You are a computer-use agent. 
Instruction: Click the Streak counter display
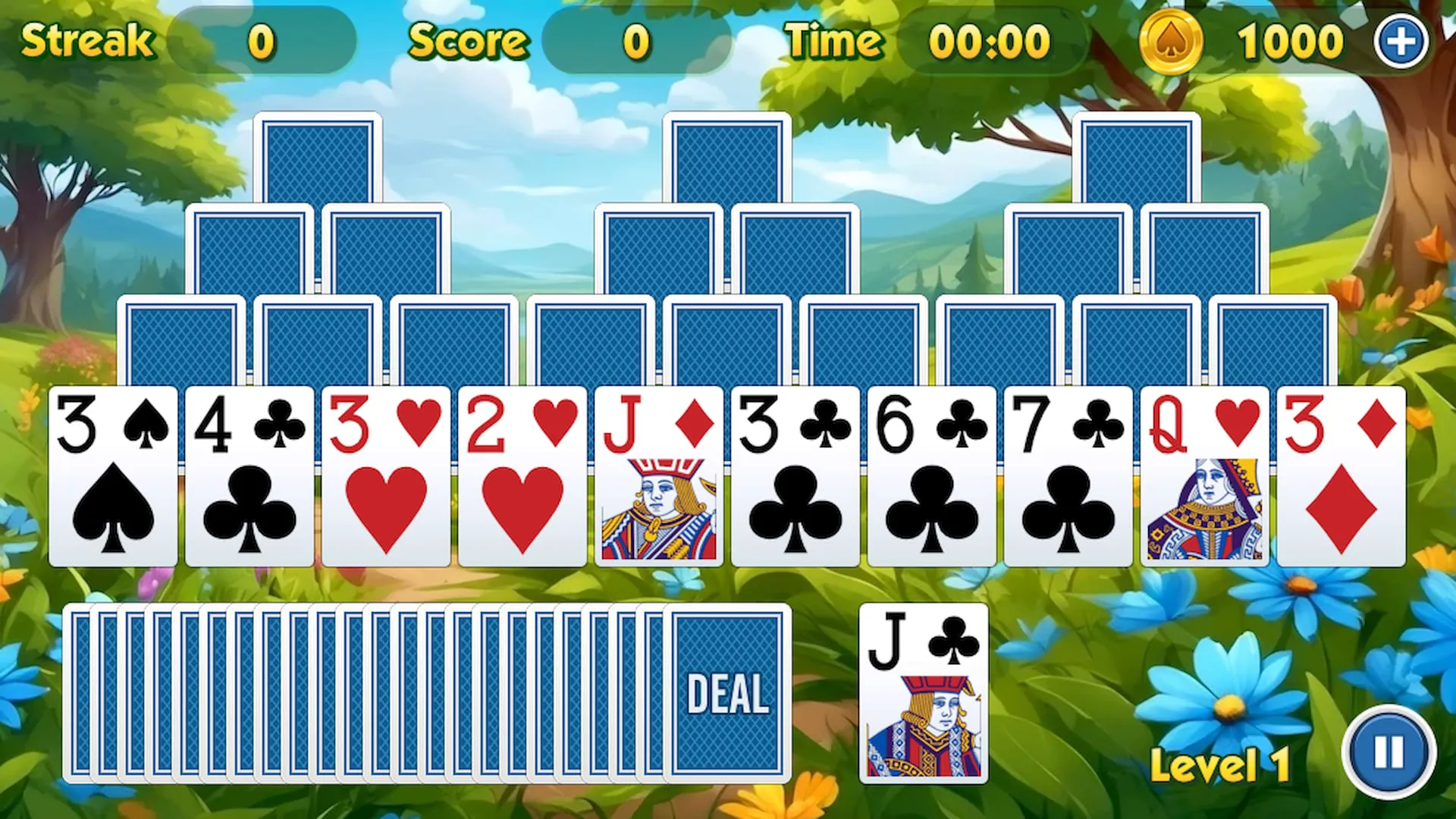pyautogui.click(x=265, y=41)
